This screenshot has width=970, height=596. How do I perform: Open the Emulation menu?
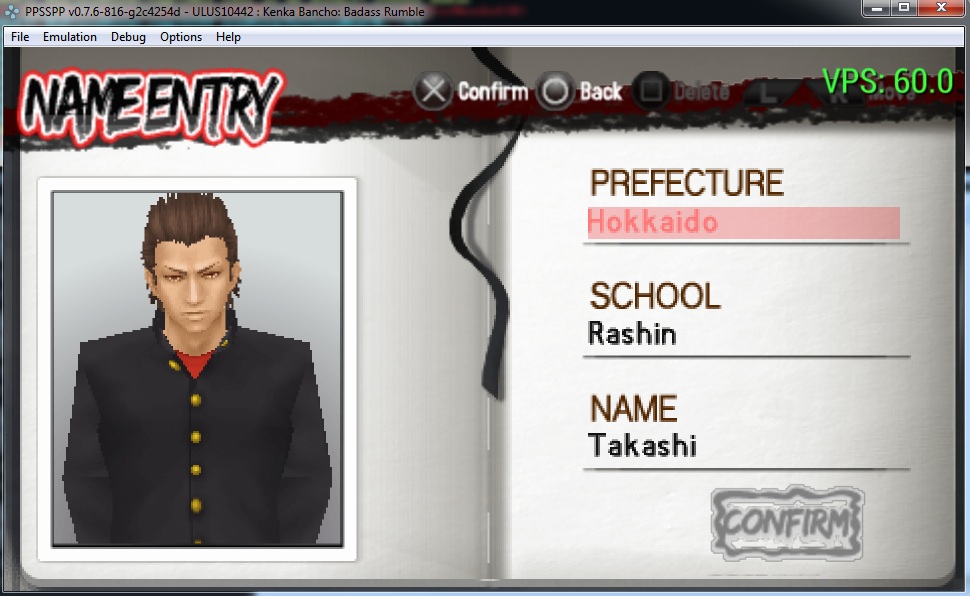click(x=70, y=37)
